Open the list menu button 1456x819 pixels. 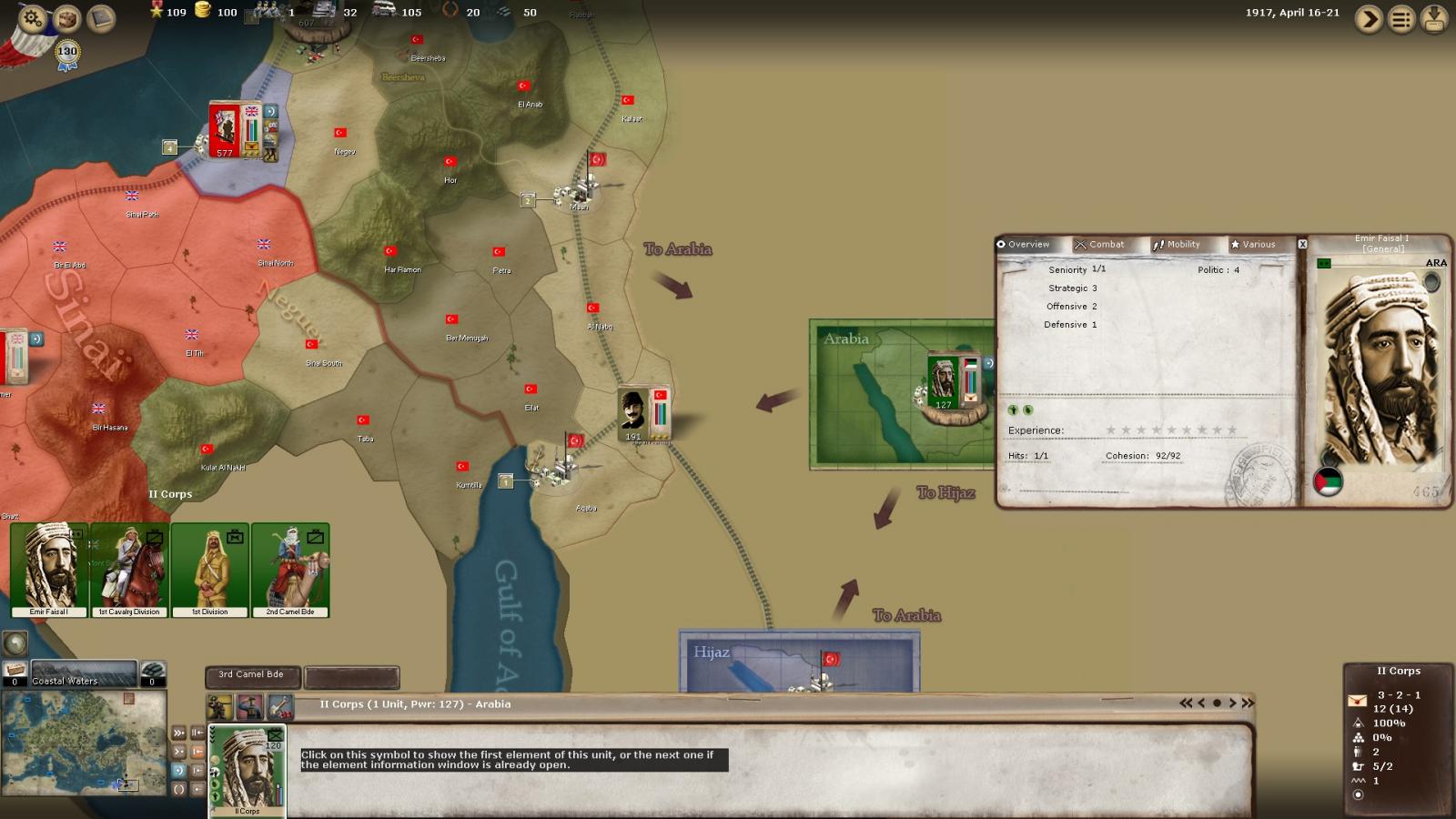tap(1401, 19)
